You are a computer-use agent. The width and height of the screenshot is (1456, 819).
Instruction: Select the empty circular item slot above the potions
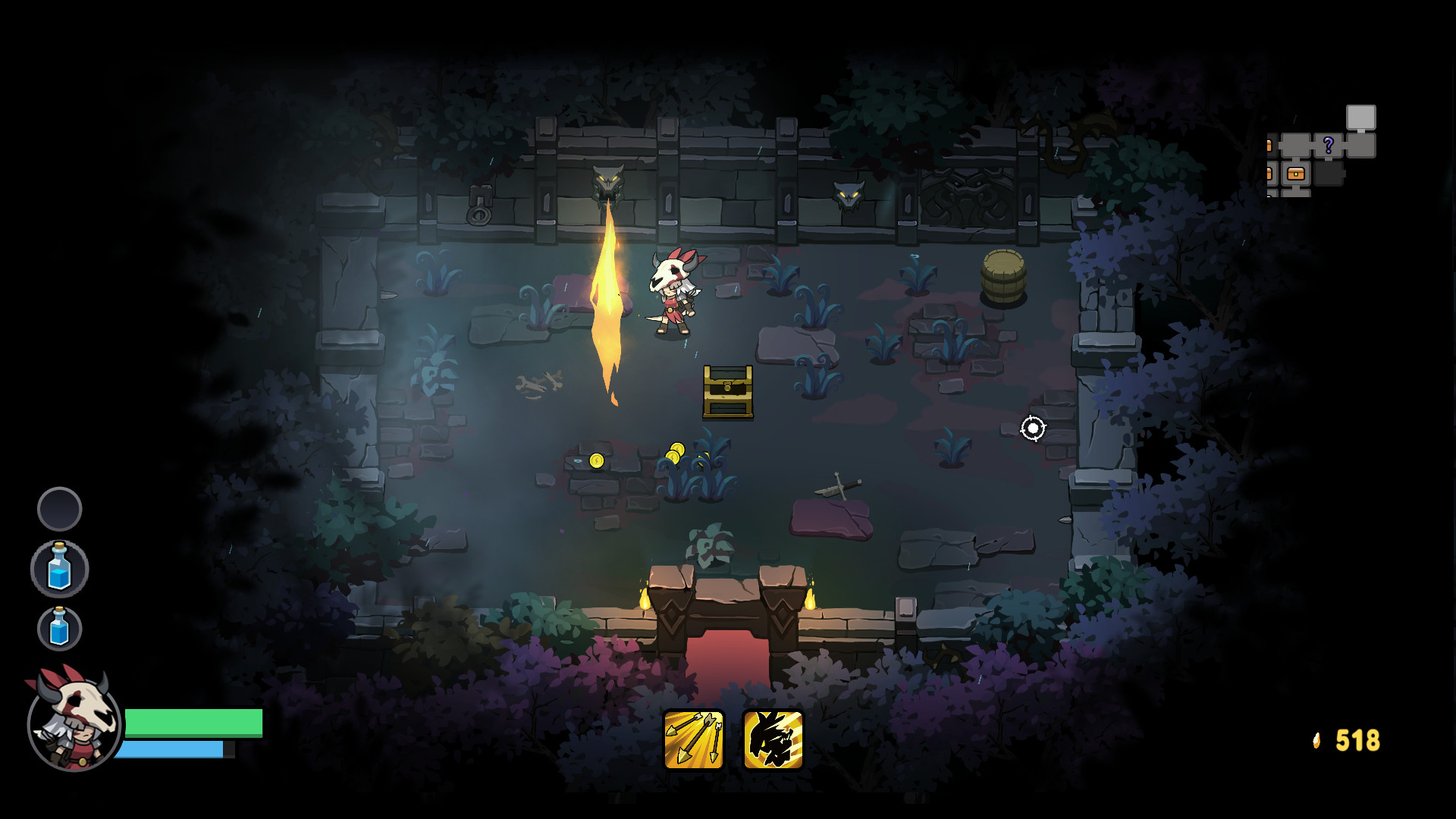(x=59, y=507)
